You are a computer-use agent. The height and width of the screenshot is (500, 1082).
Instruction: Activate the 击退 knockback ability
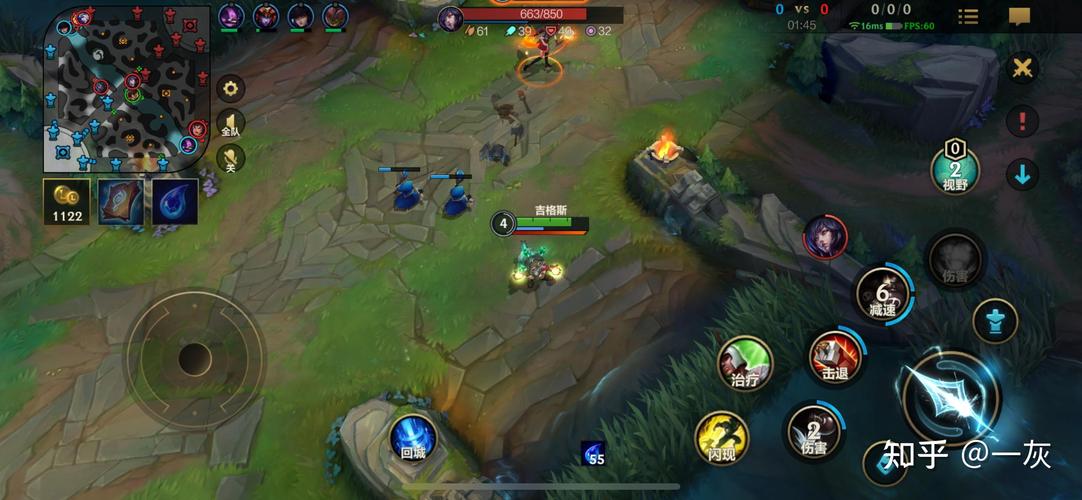834,358
